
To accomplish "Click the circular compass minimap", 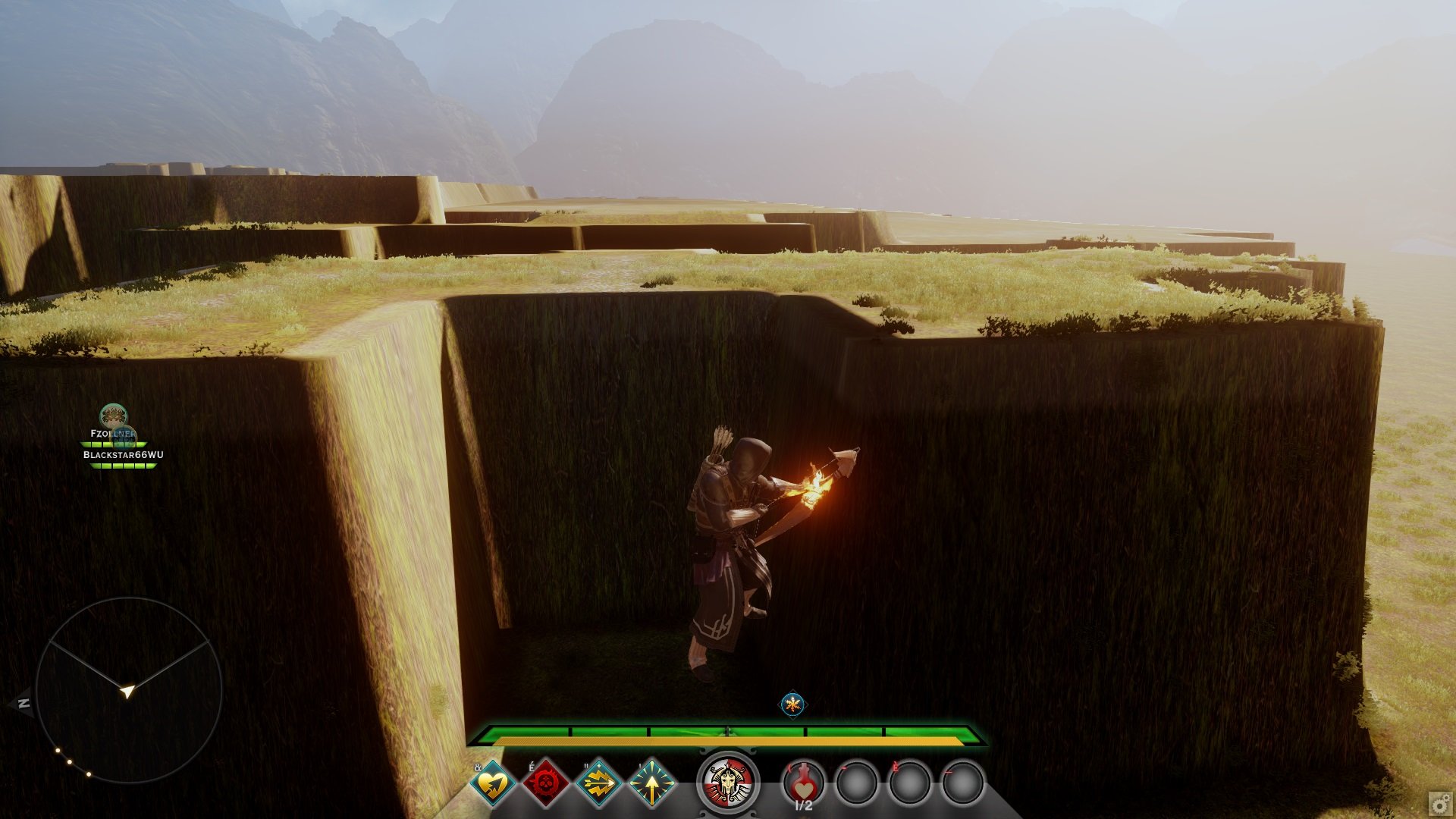I will tap(129, 690).
